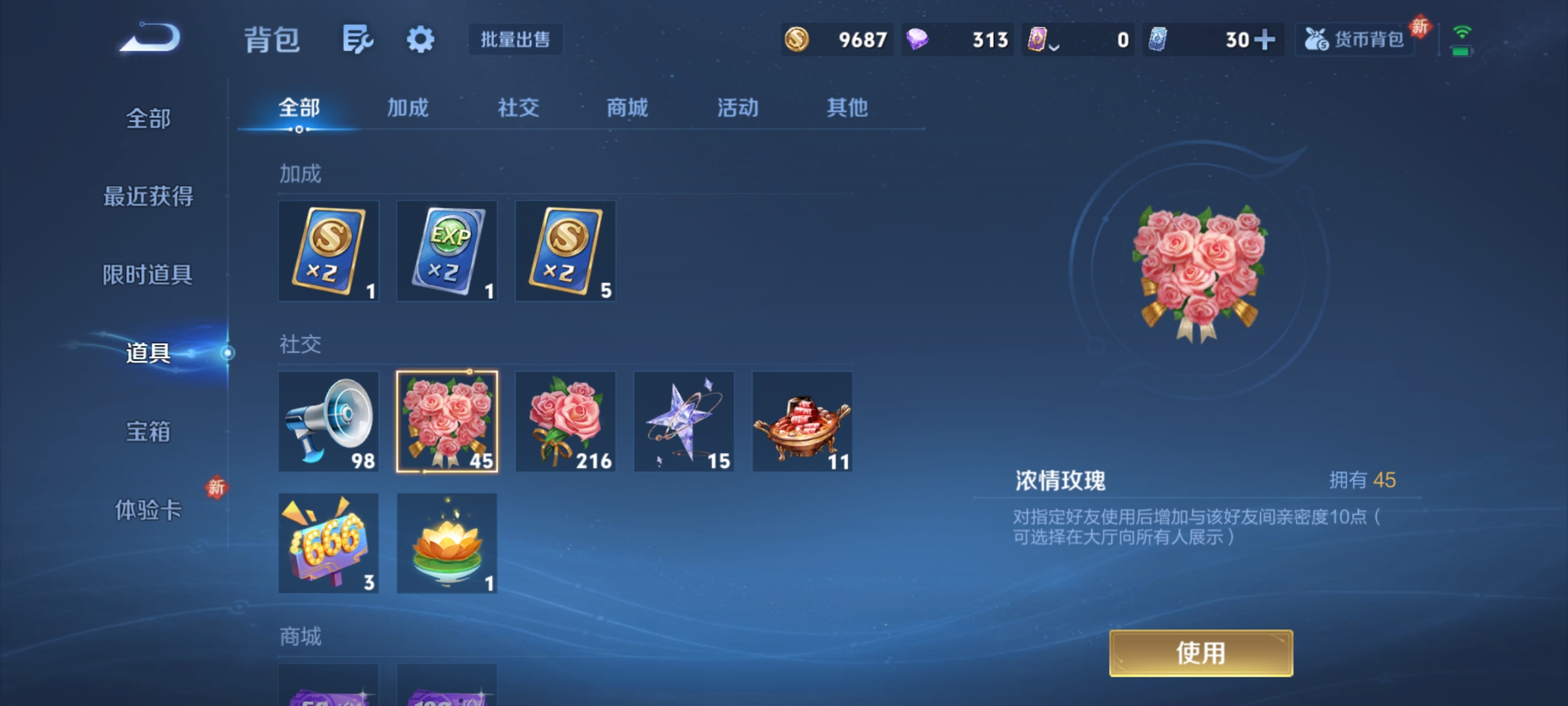The height and width of the screenshot is (706, 1568).
Task: Open the 货币背包 currency bag
Action: [1354, 39]
